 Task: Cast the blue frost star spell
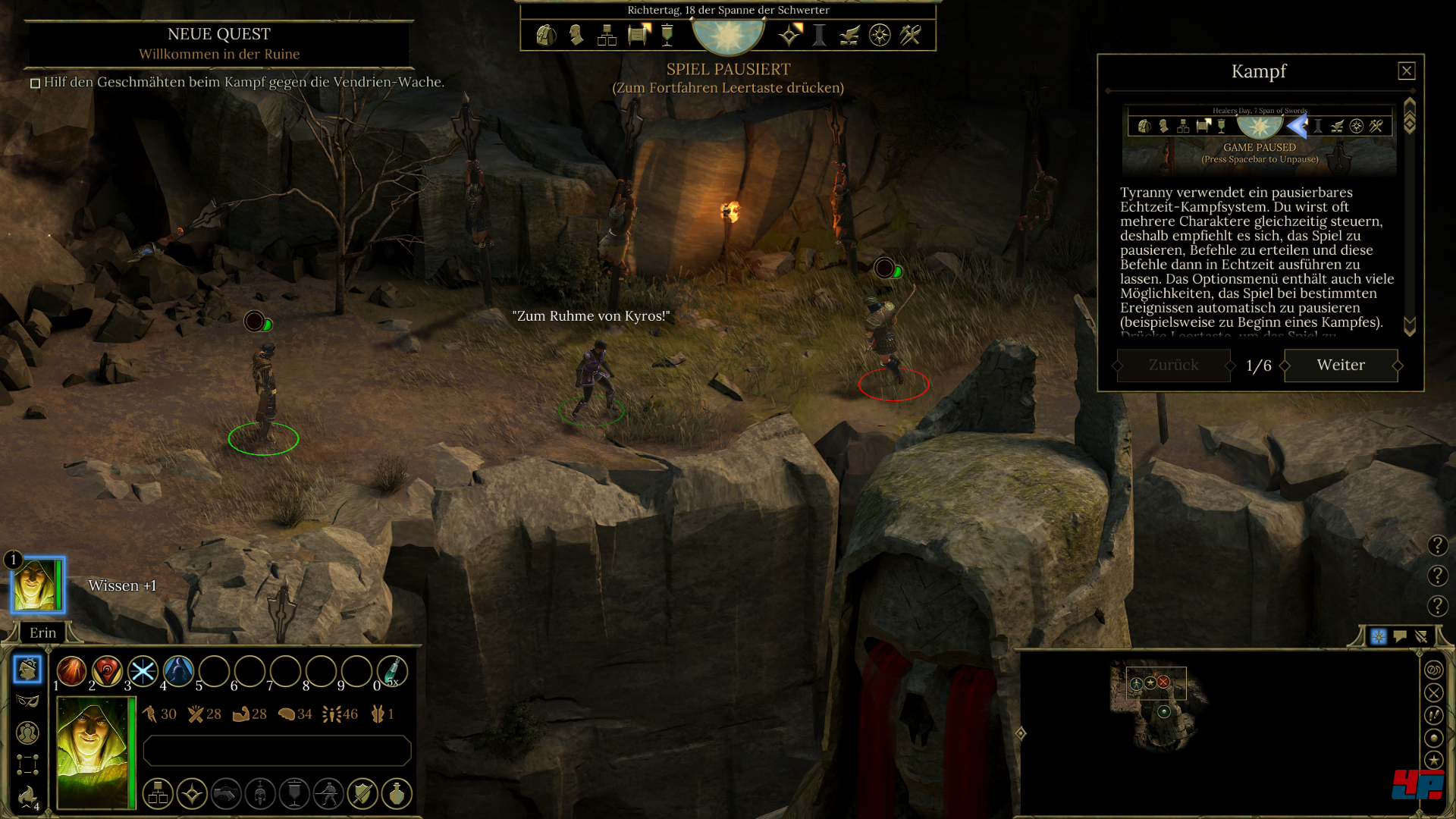click(143, 671)
